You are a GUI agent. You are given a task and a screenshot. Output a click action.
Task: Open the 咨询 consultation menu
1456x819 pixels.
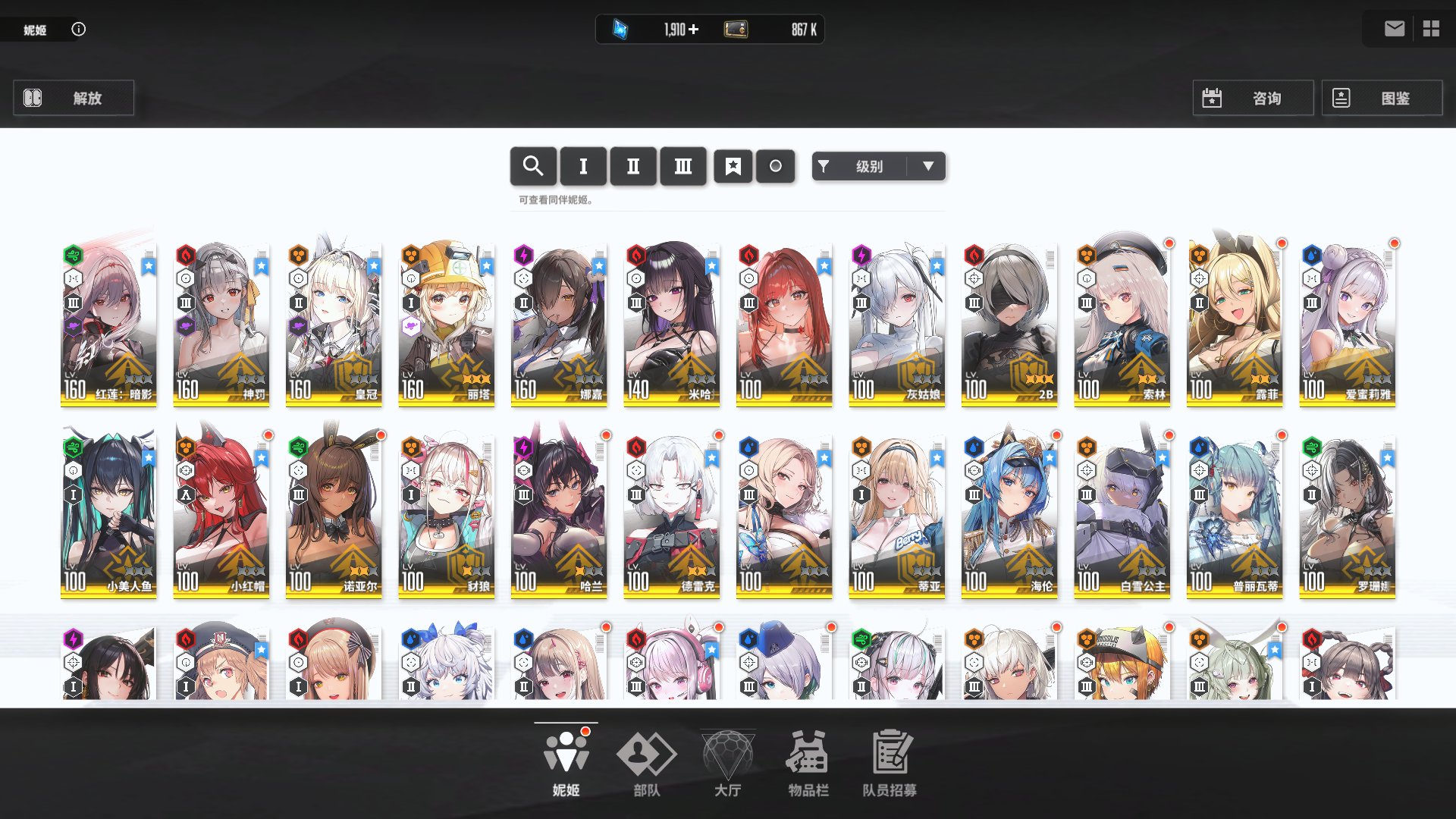1252,98
